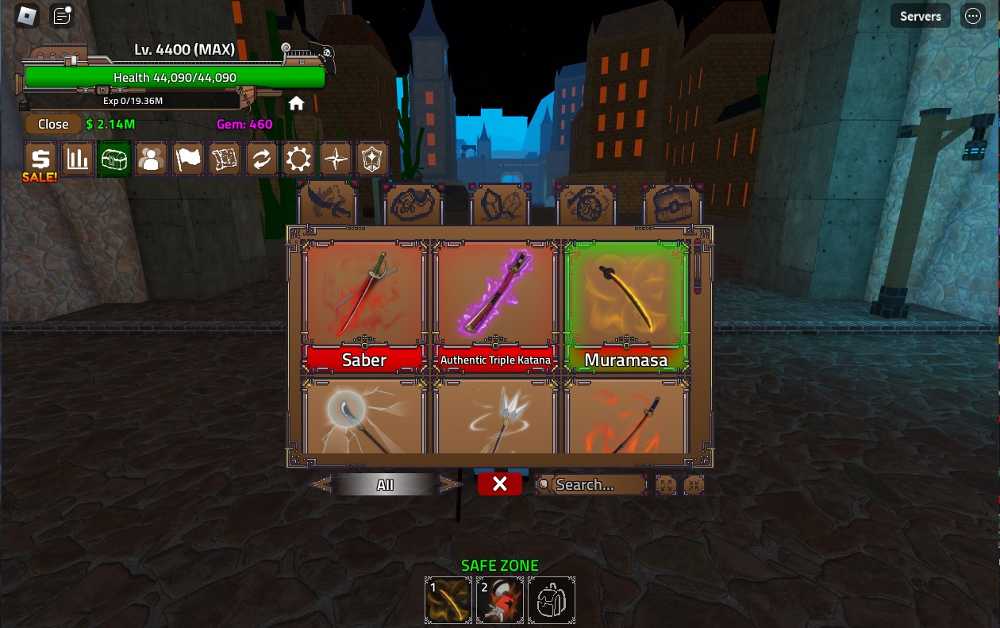
Task: Open the stats bar chart menu
Action: click(x=77, y=158)
